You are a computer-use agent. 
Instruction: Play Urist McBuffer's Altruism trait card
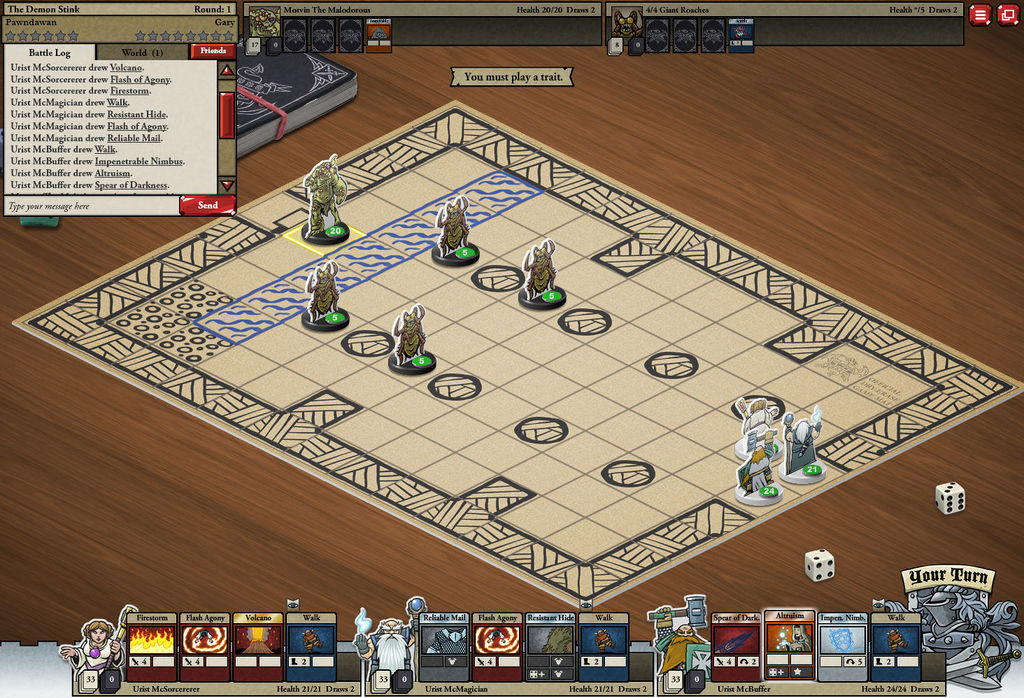click(790, 645)
